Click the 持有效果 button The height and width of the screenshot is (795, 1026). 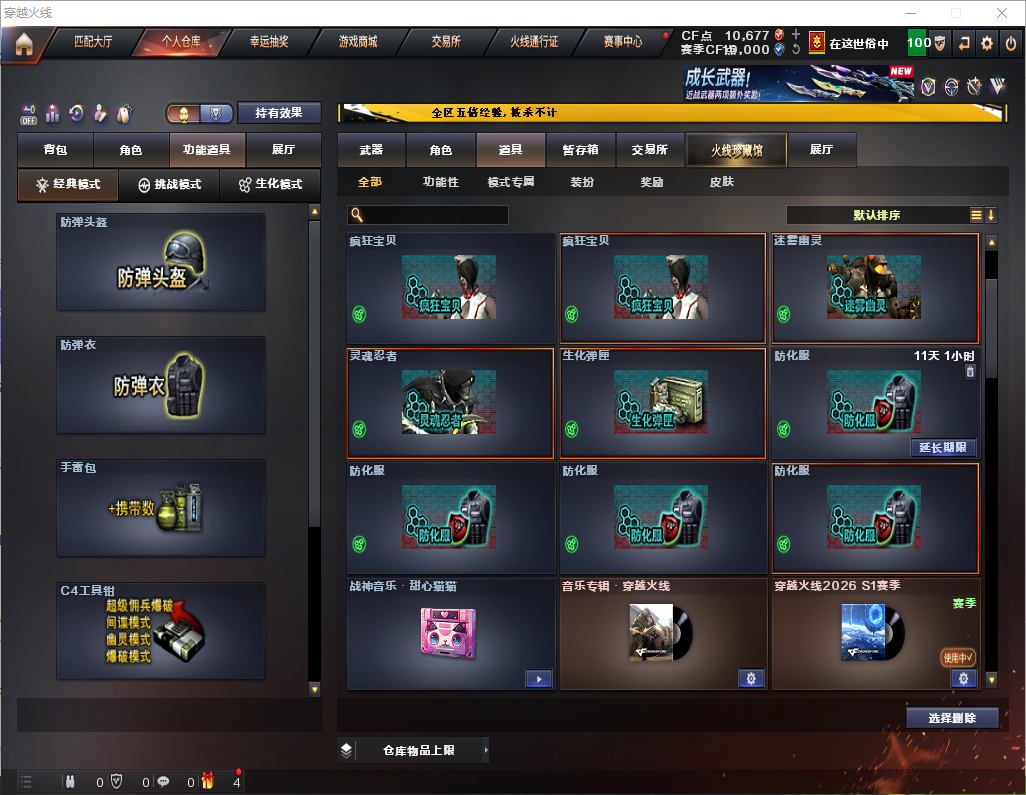tap(280, 113)
